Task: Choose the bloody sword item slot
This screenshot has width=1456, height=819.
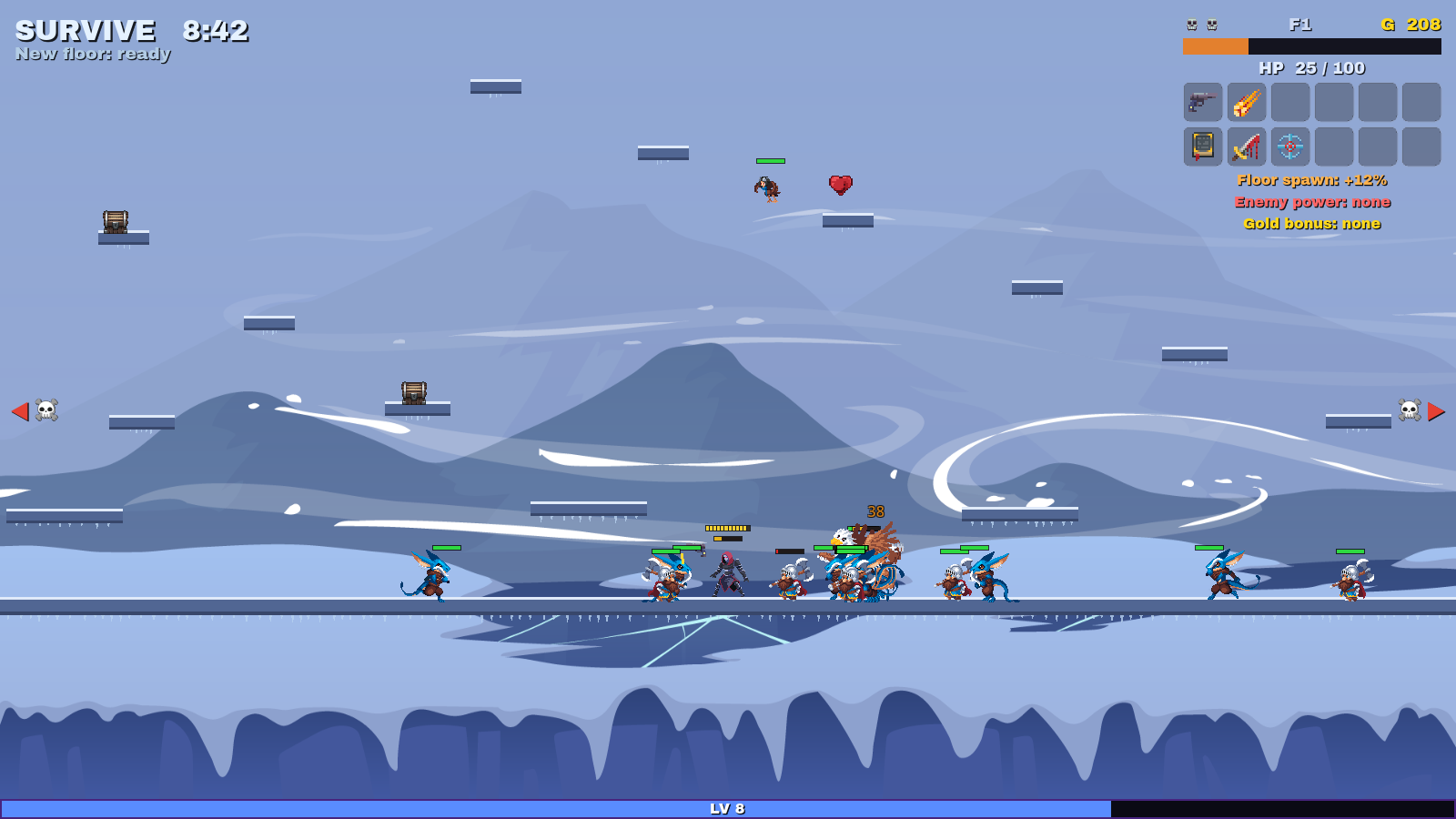Action: [x=1246, y=146]
